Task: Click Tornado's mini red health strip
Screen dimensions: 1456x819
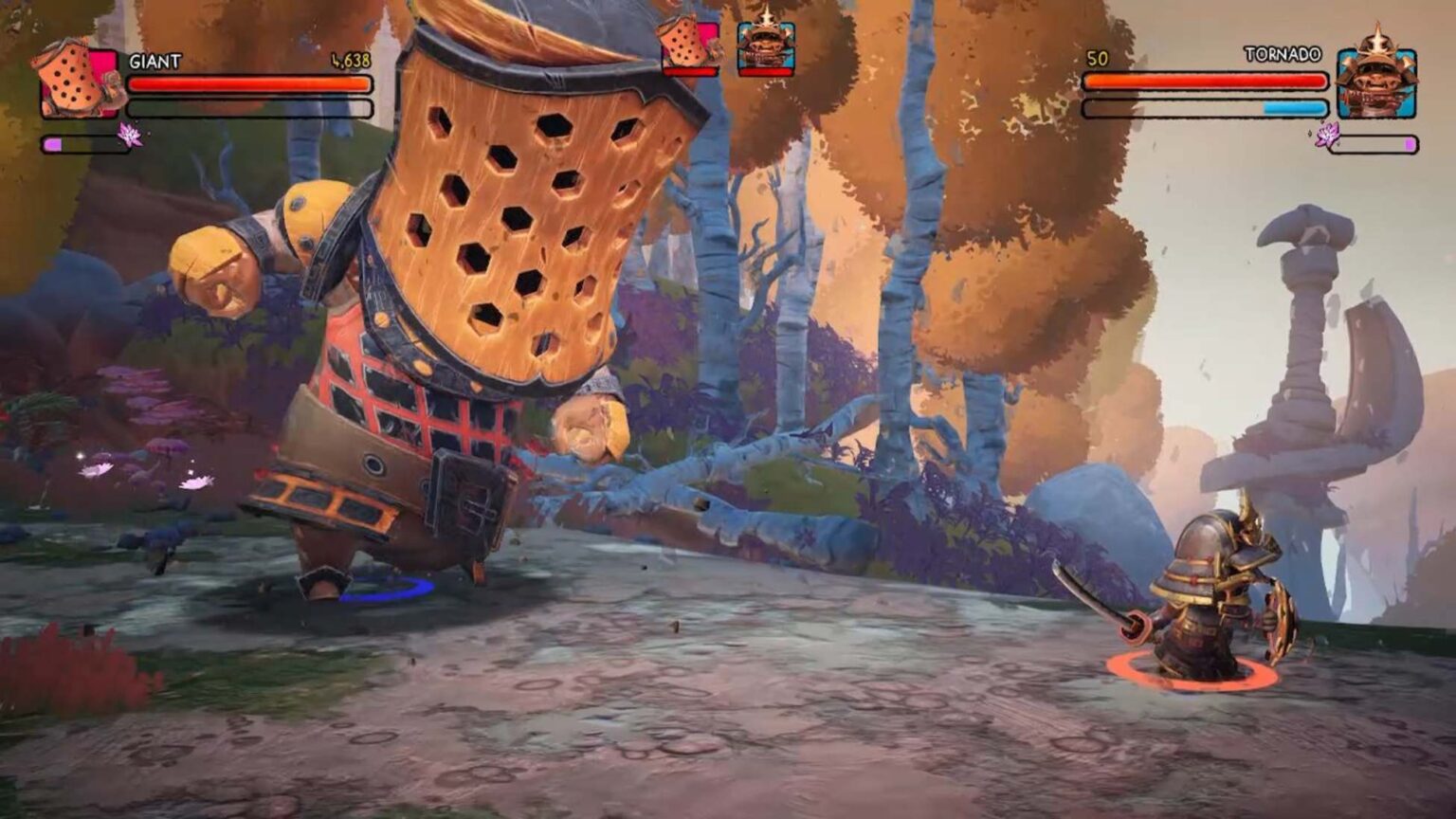Action: (764, 72)
